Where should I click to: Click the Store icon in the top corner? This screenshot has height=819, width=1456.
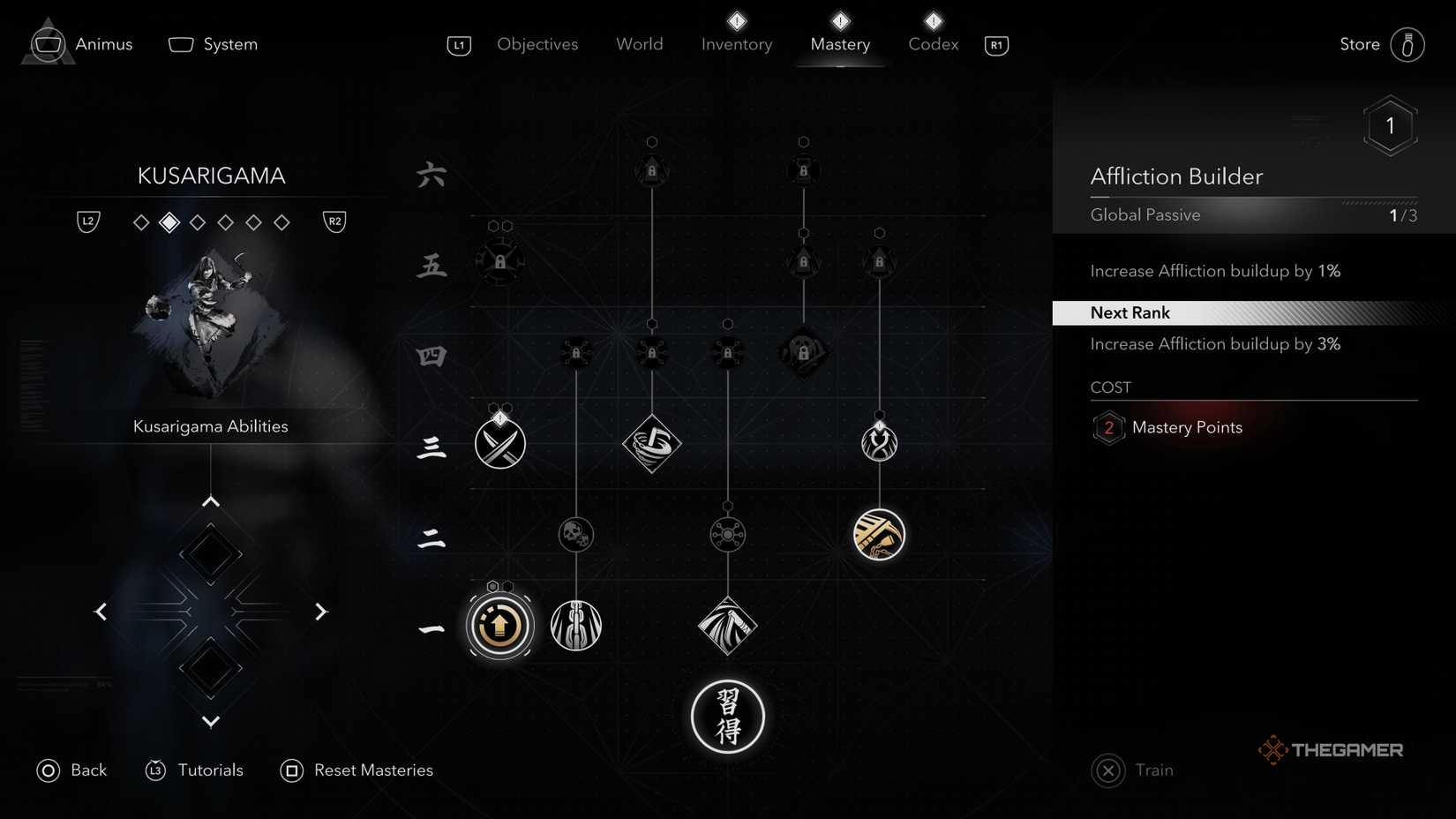point(1409,44)
